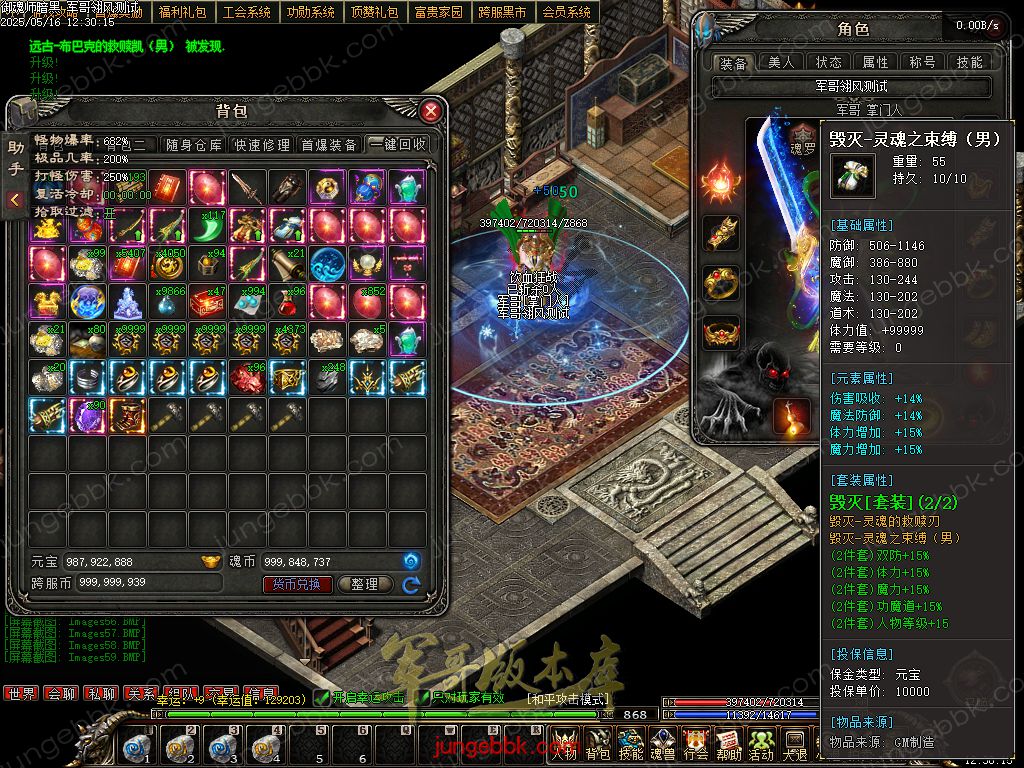Sort the bag with the 整理 button
The width and height of the screenshot is (1024, 768).
365,585
